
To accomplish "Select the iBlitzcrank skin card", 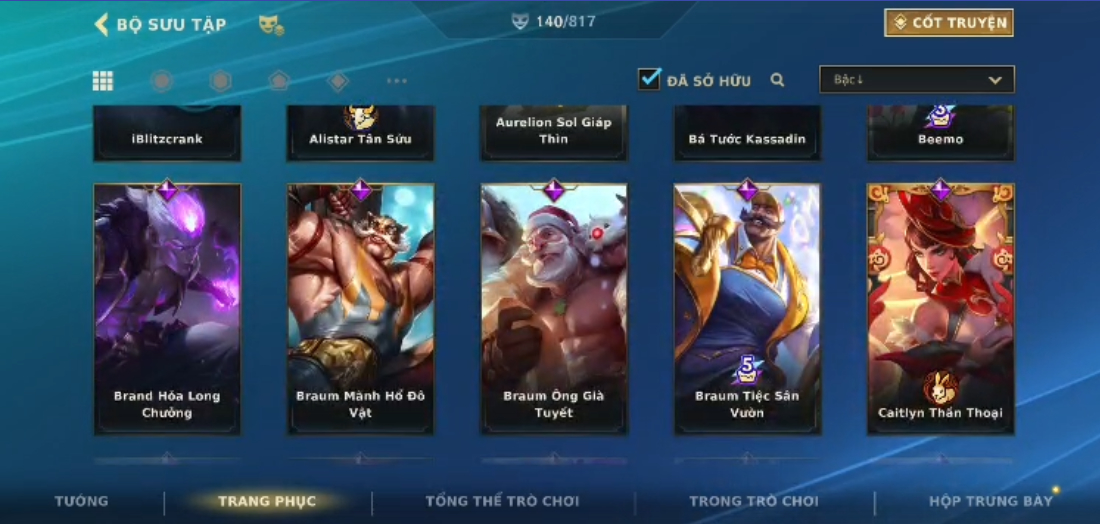I will pos(167,133).
